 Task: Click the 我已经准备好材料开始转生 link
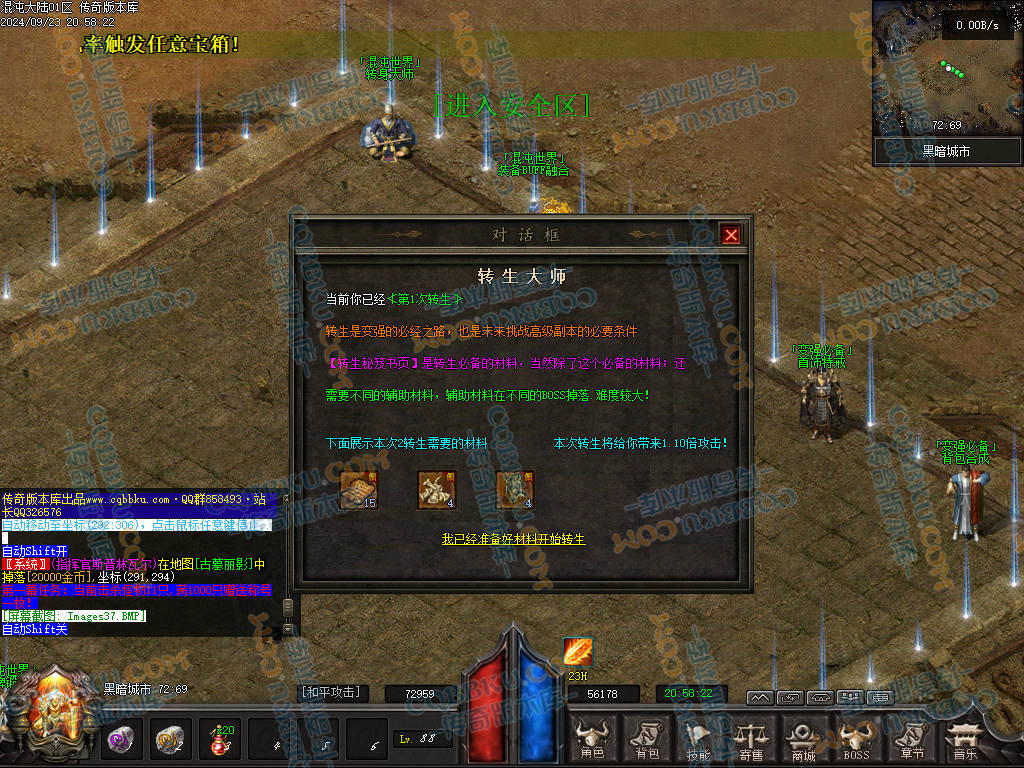514,539
